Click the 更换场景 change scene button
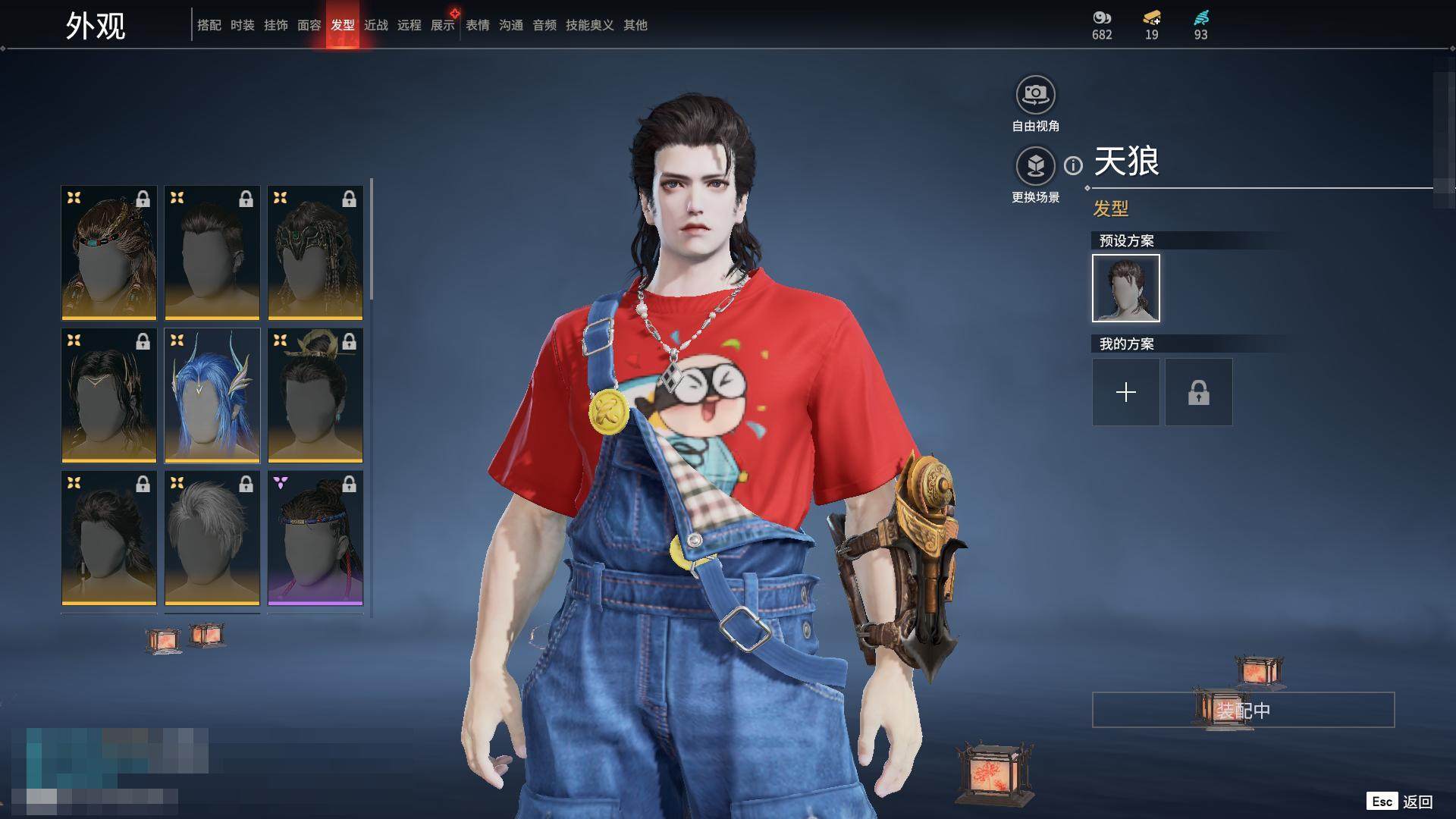The width and height of the screenshot is (1456, 819). point(1035,167)
